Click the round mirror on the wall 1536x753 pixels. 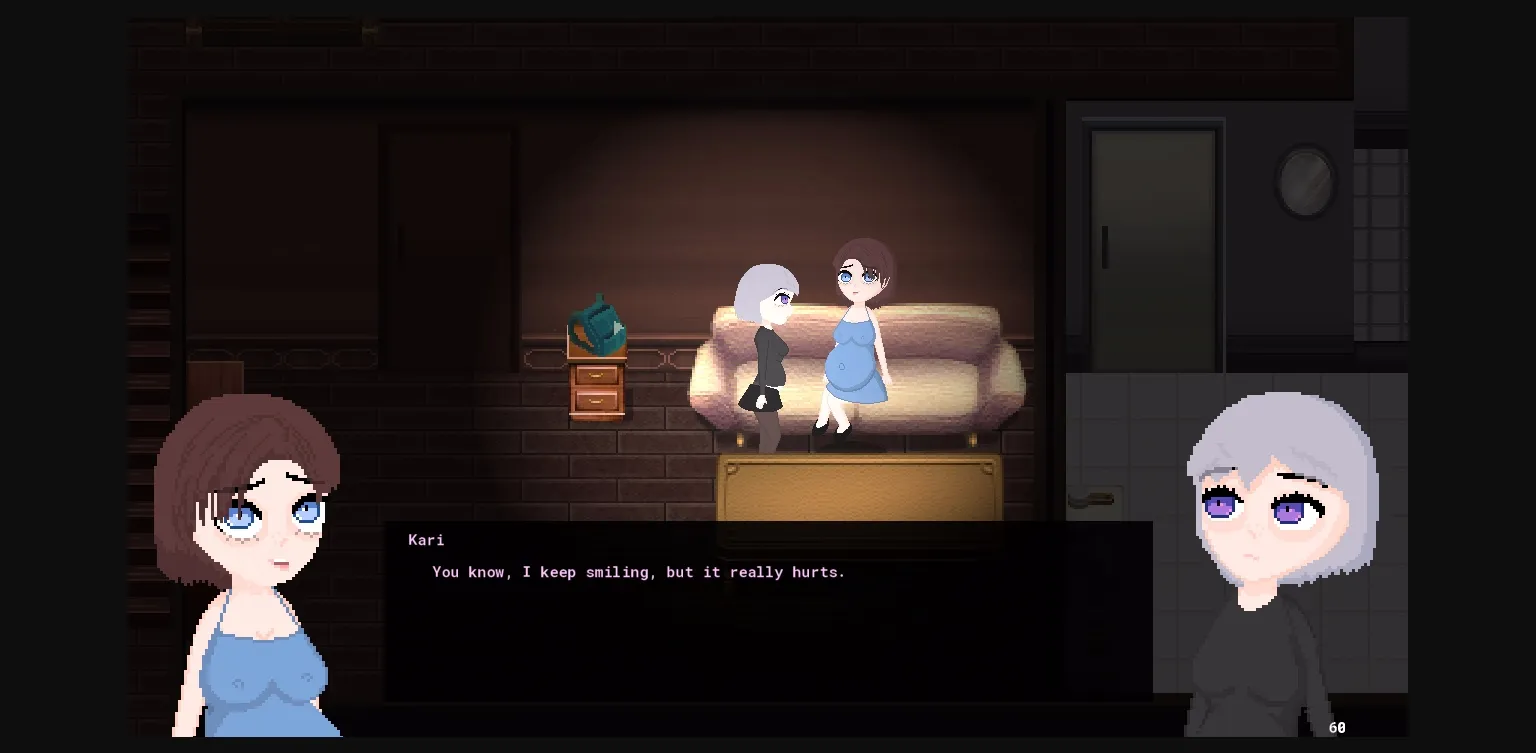(x=1307, y=182)
